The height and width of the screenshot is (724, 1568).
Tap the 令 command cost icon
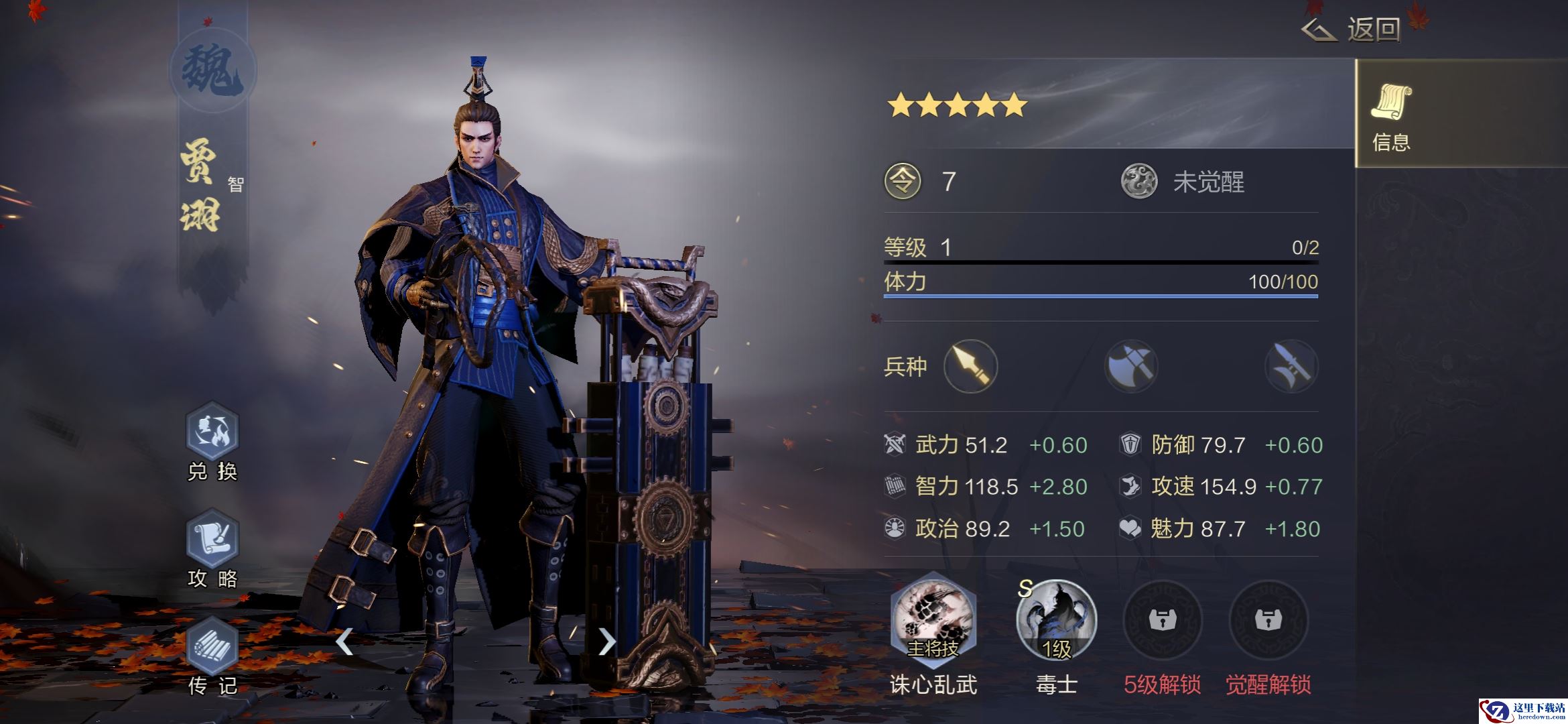coord(903,182)
